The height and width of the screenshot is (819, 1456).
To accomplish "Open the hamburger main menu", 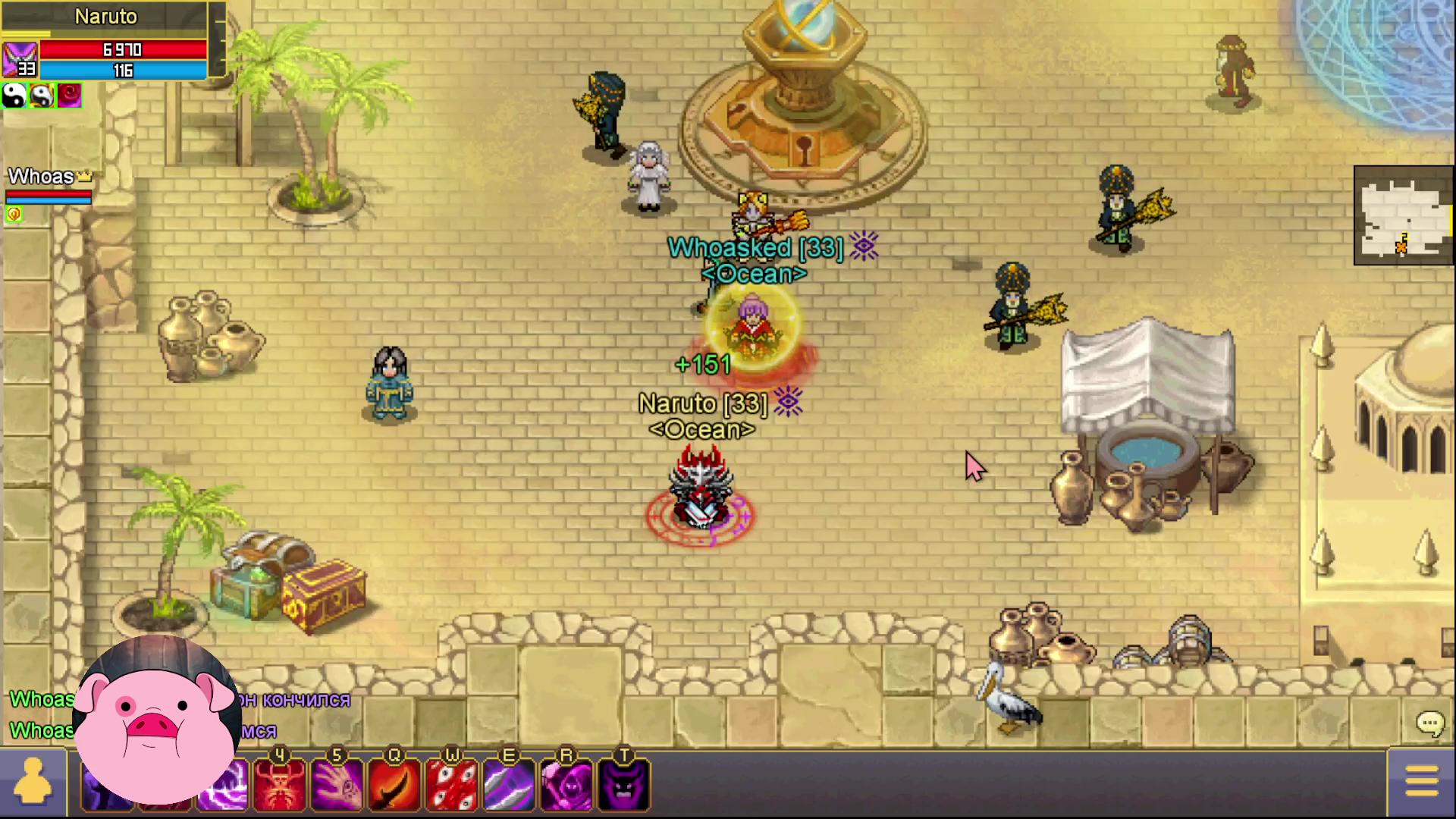I will [x=1421, y=781].
